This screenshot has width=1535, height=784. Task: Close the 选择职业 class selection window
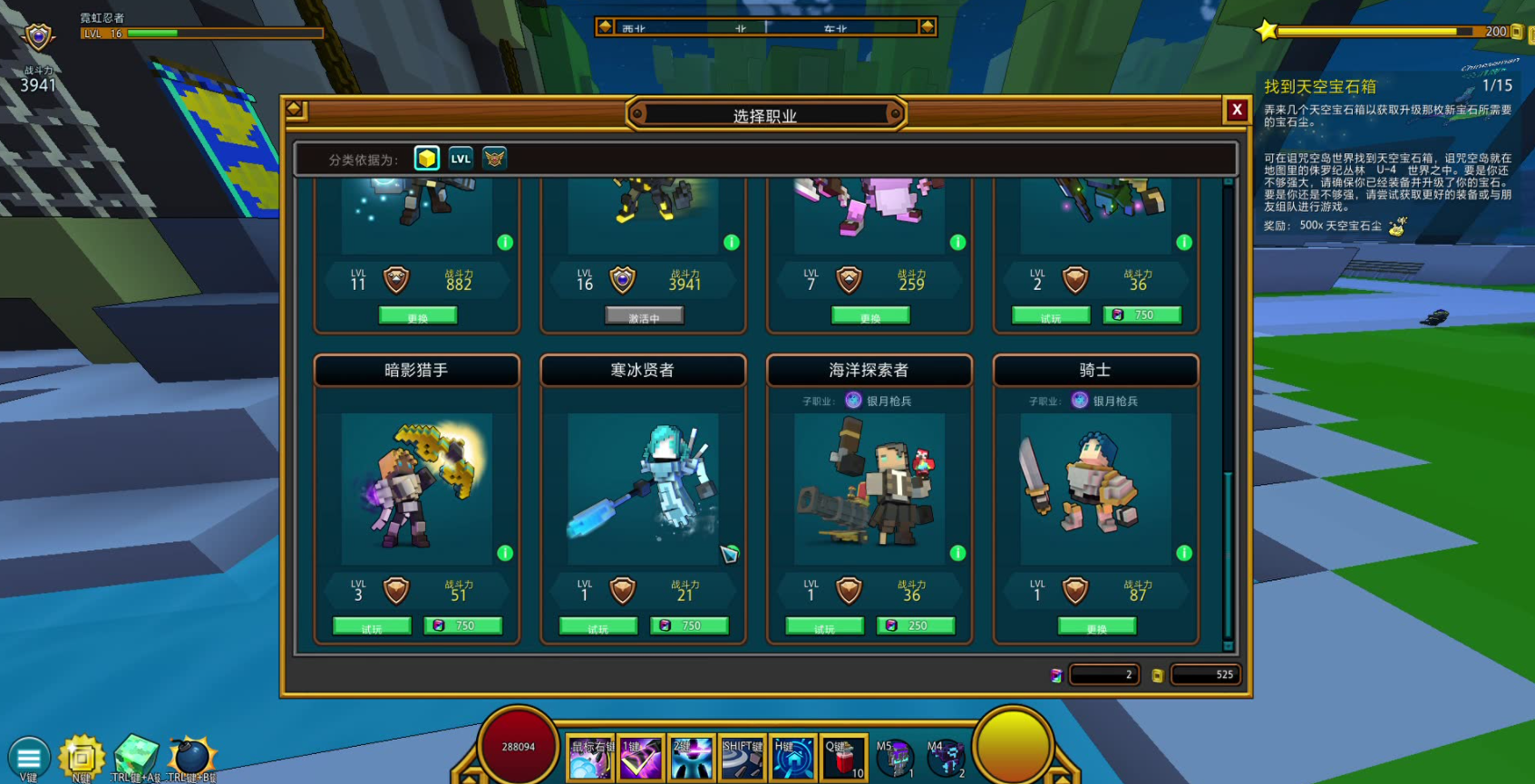click(x=1236, y=110)
